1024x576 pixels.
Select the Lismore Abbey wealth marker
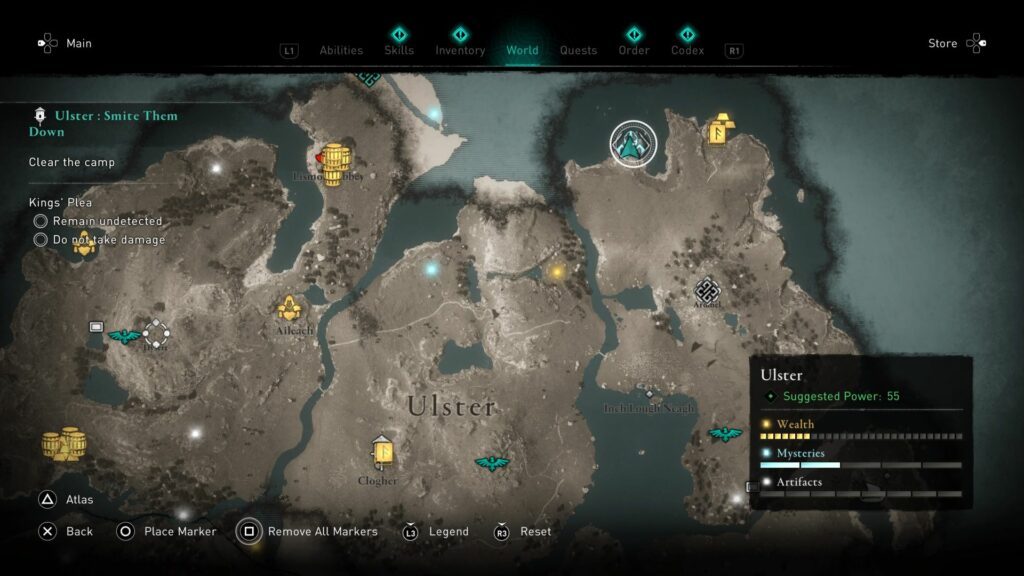334,160
